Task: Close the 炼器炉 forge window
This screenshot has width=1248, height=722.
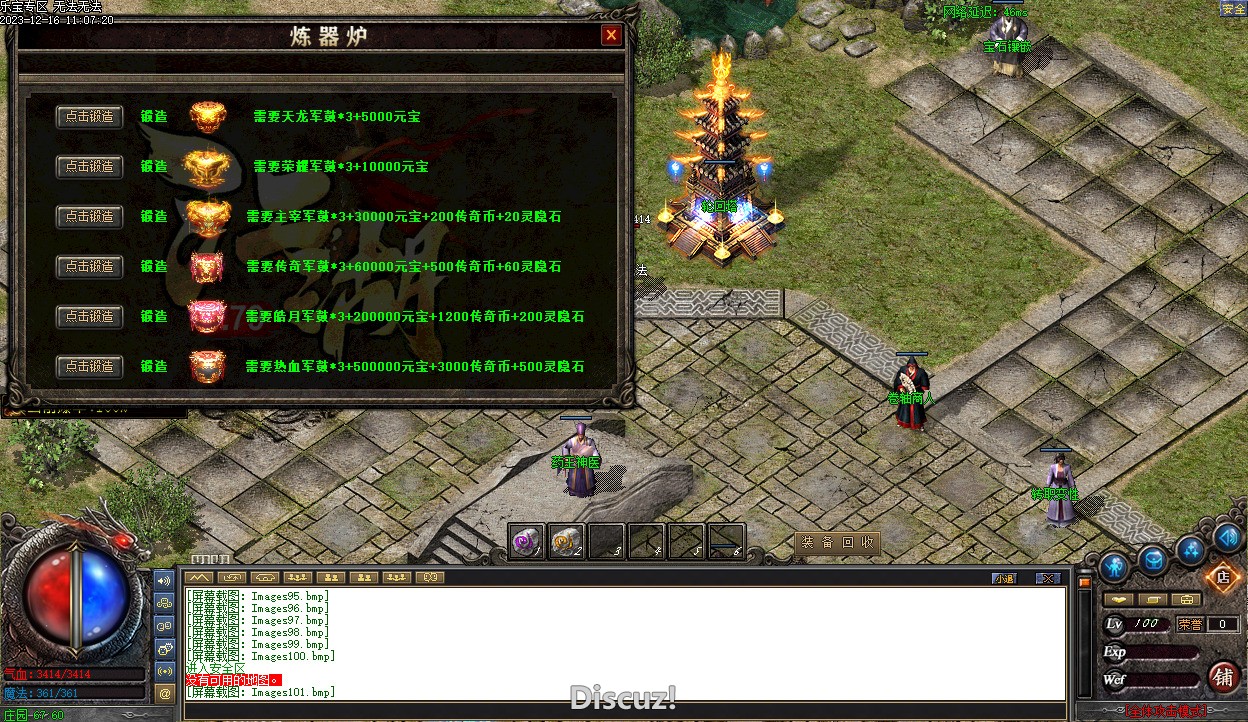Action: point(611,36)
